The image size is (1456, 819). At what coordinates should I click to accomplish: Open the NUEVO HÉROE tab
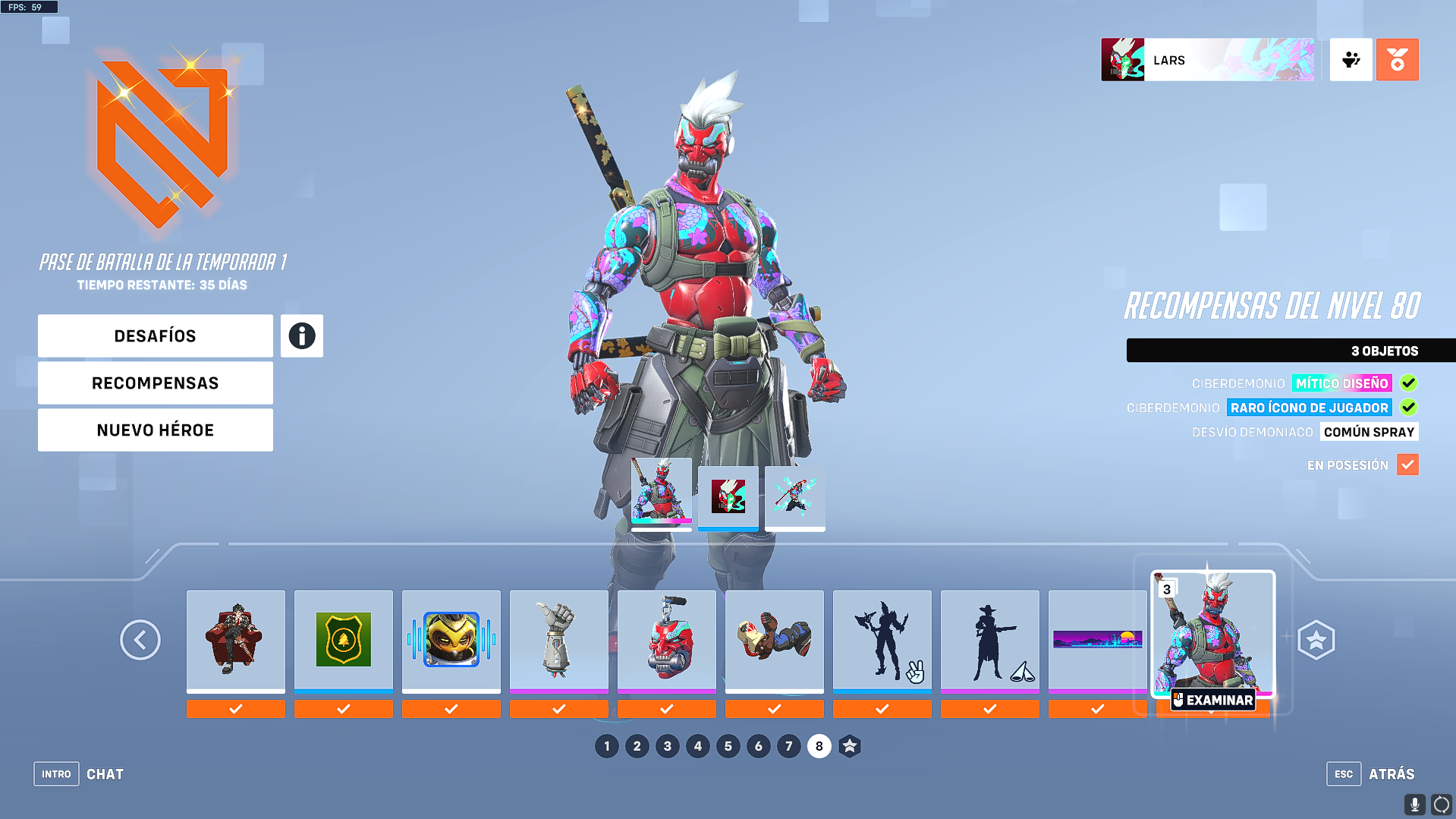155,430
